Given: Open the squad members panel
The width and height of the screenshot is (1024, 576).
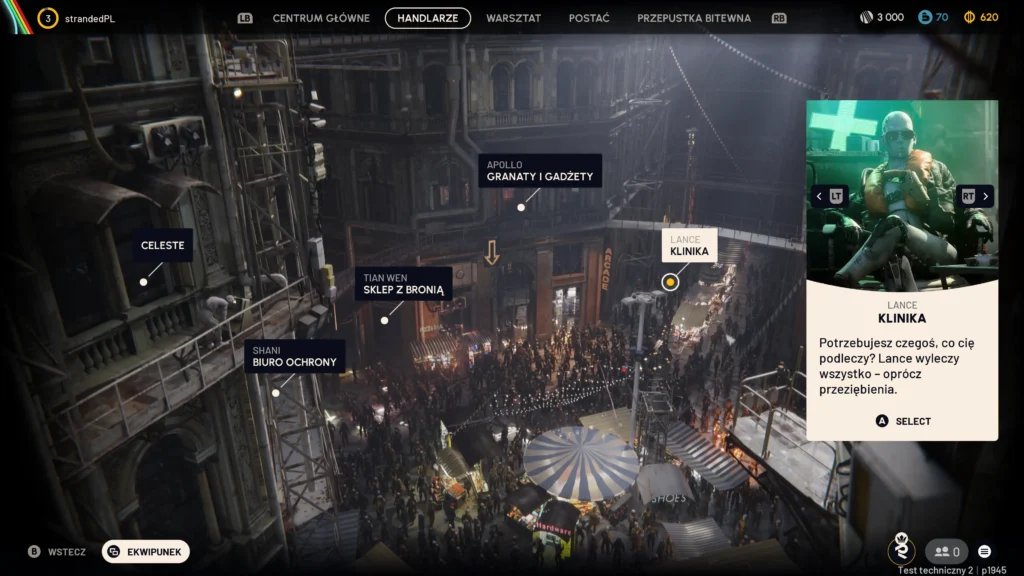Looking at the screenshot, I should pyautogui.click(x=946, y=551).
